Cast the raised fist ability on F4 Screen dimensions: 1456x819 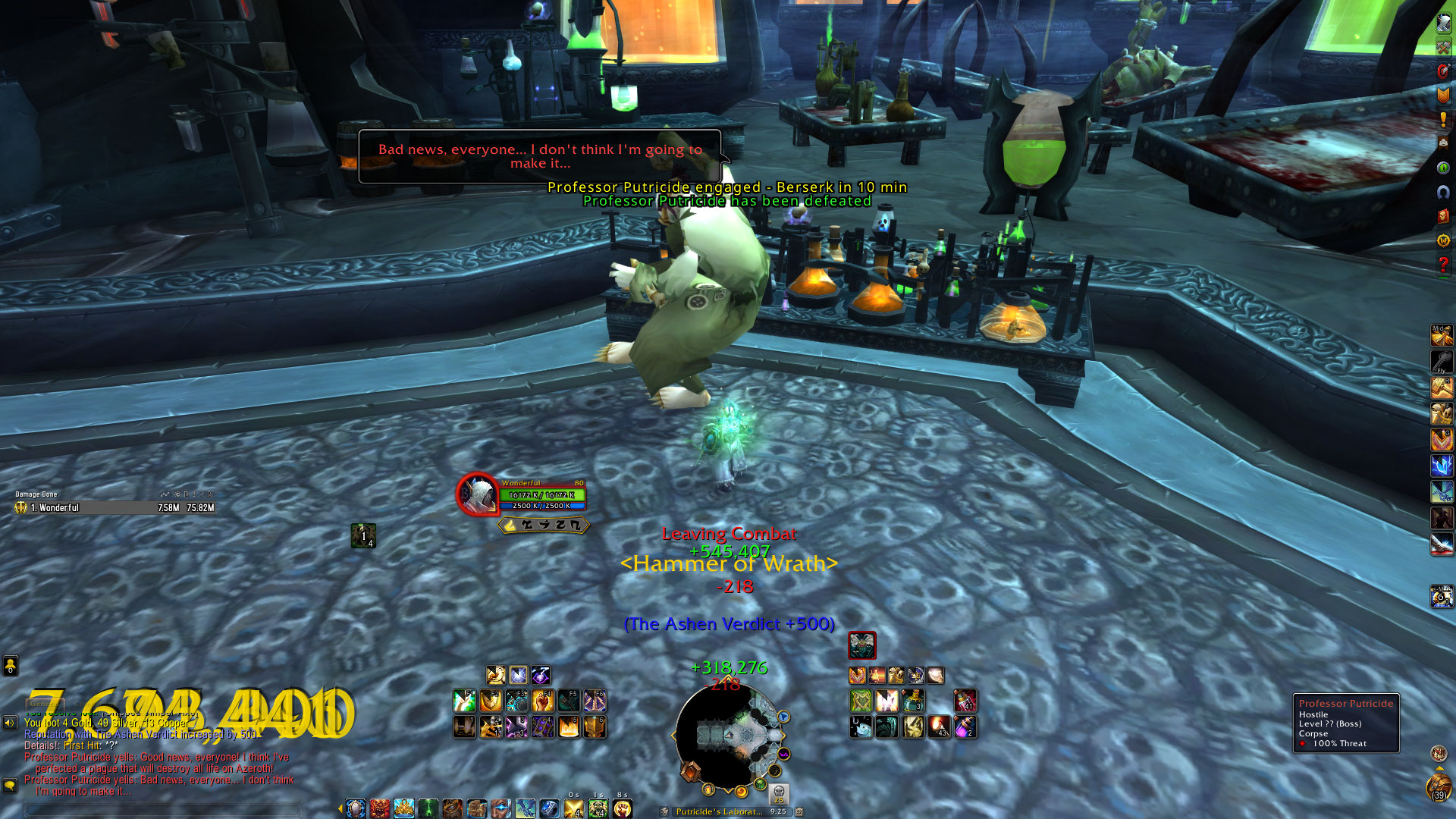[542, 700]
